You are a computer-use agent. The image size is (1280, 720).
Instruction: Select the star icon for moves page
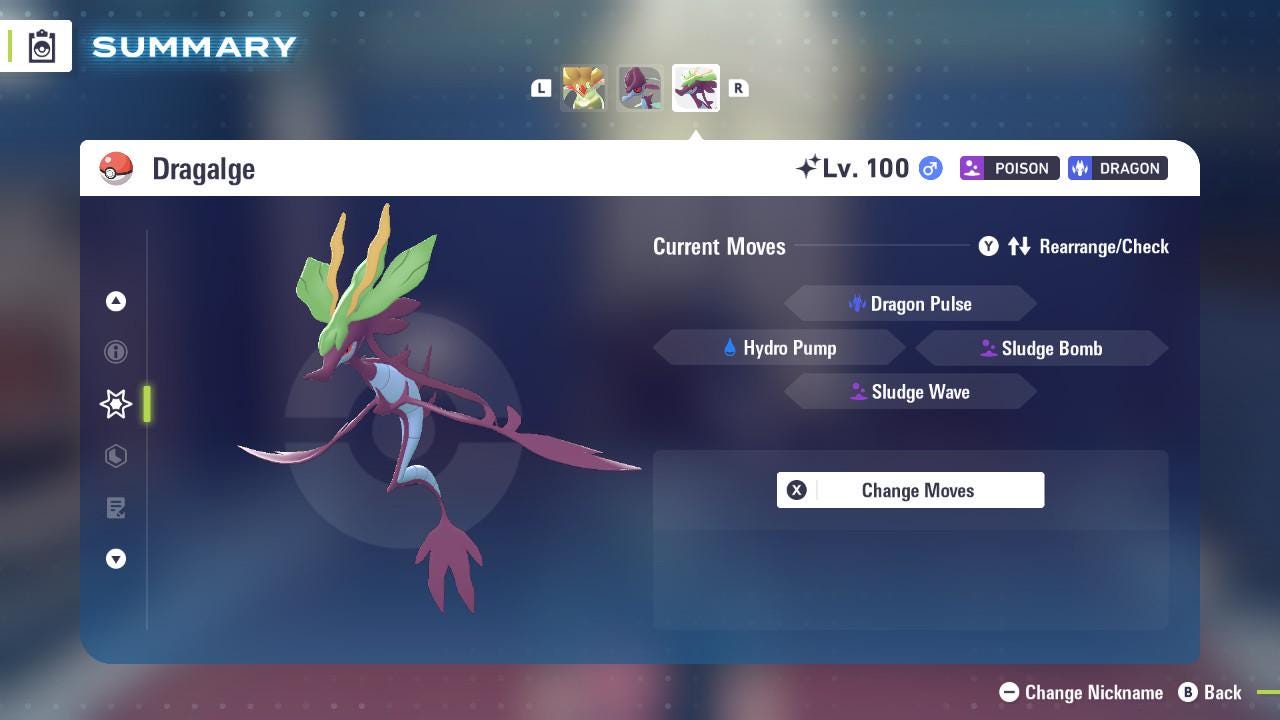pos(115,404)
